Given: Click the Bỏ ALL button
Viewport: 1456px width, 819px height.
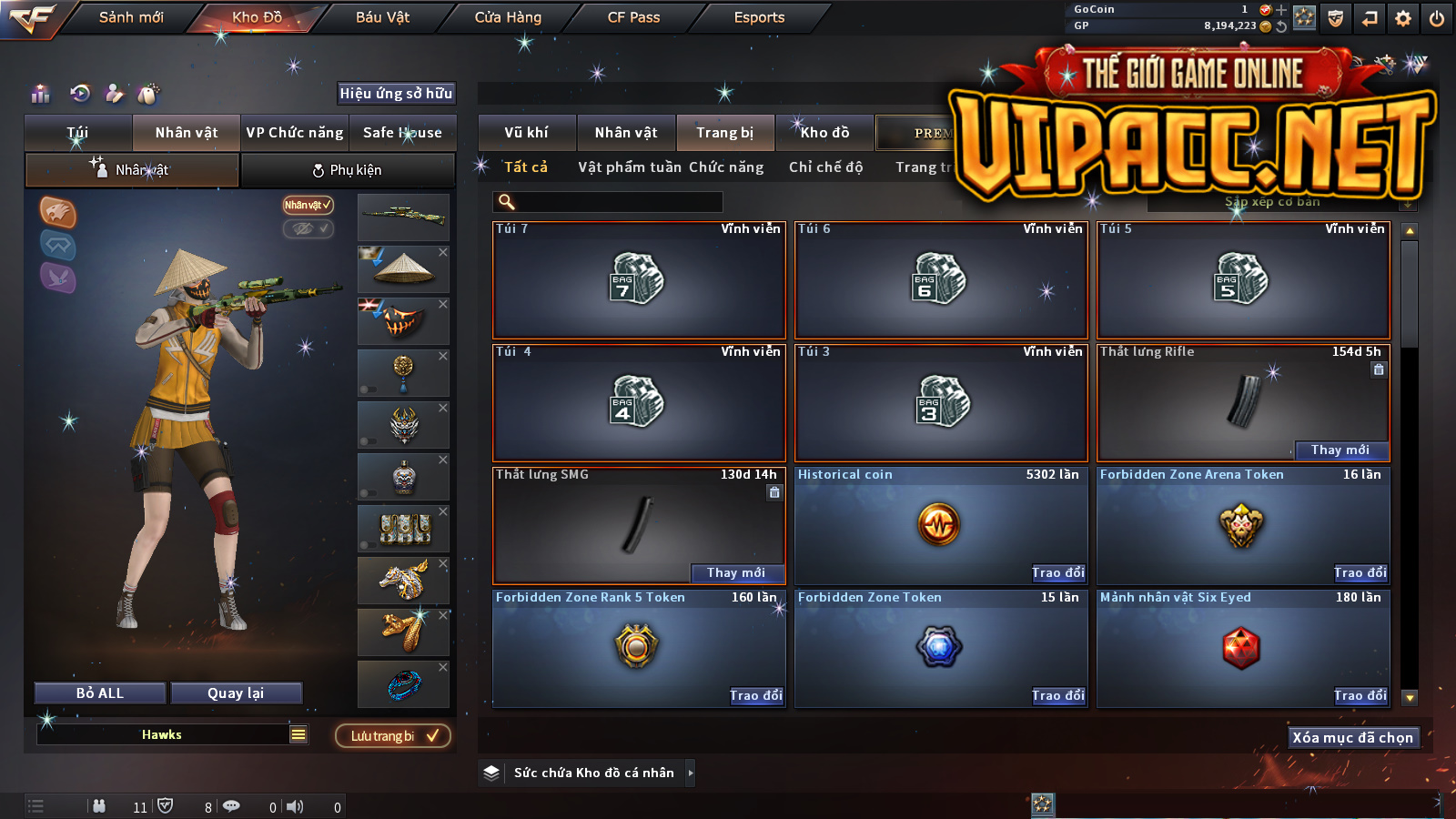Looking at the screenshot, I should (100, 693).
